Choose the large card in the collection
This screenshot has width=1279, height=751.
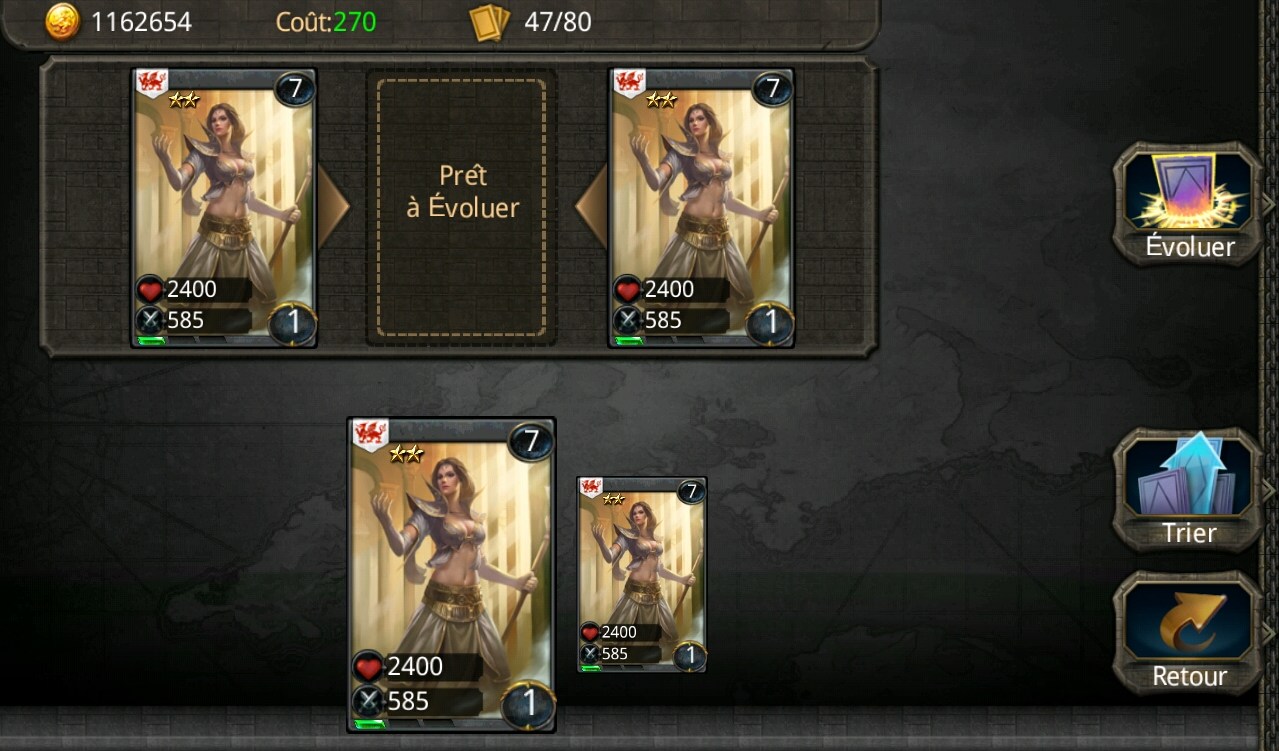click(451, 575)
